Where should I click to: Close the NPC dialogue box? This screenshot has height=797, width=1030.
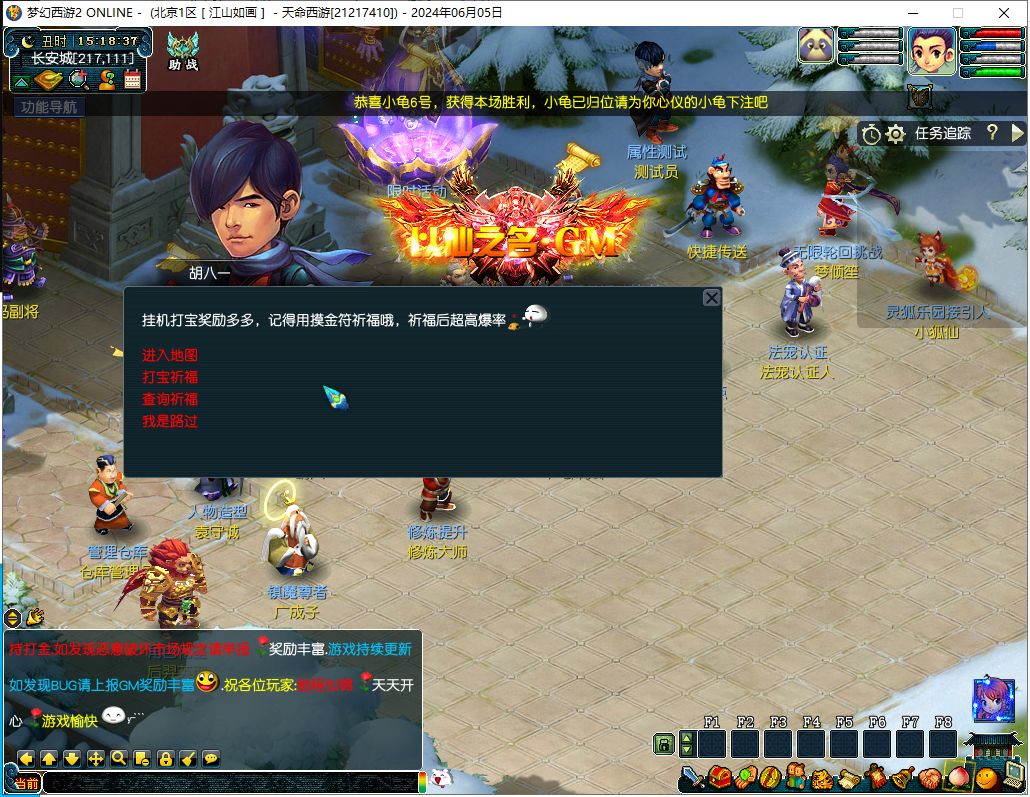[711, 298]
